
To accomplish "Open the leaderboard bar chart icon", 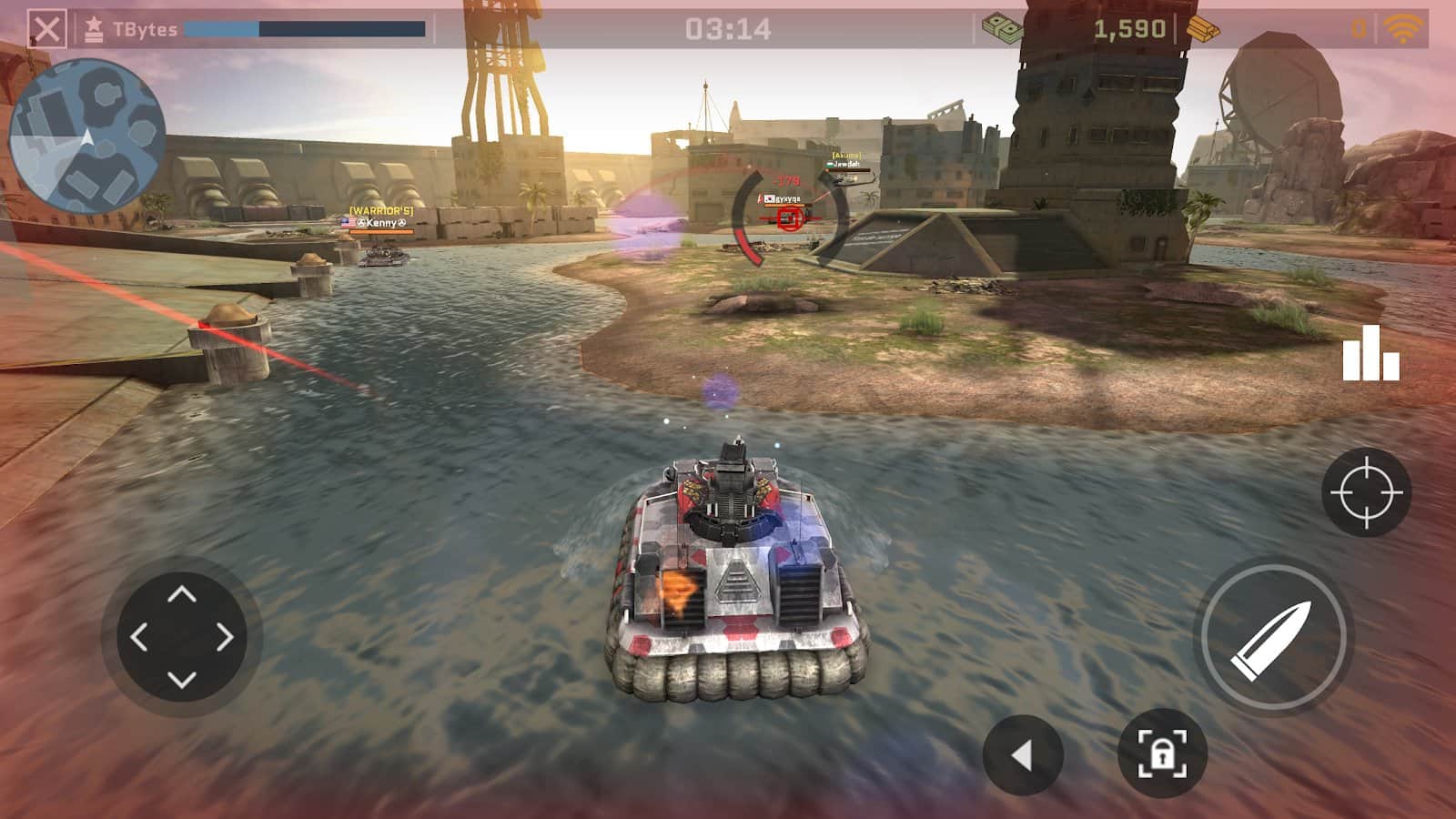I will click(x=1370, y=353).
